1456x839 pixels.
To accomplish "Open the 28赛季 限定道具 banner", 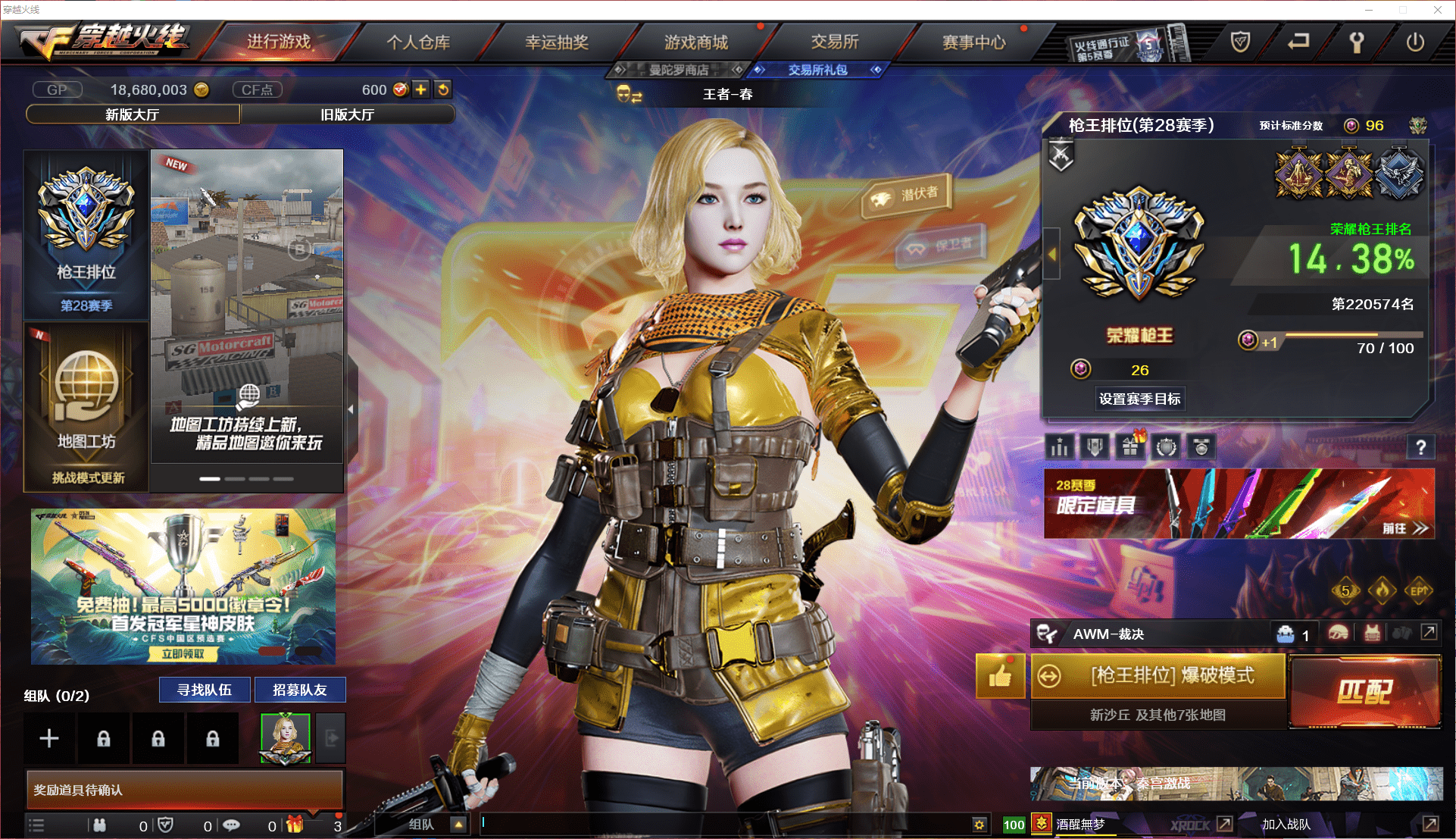I will tap(1239, 504).
